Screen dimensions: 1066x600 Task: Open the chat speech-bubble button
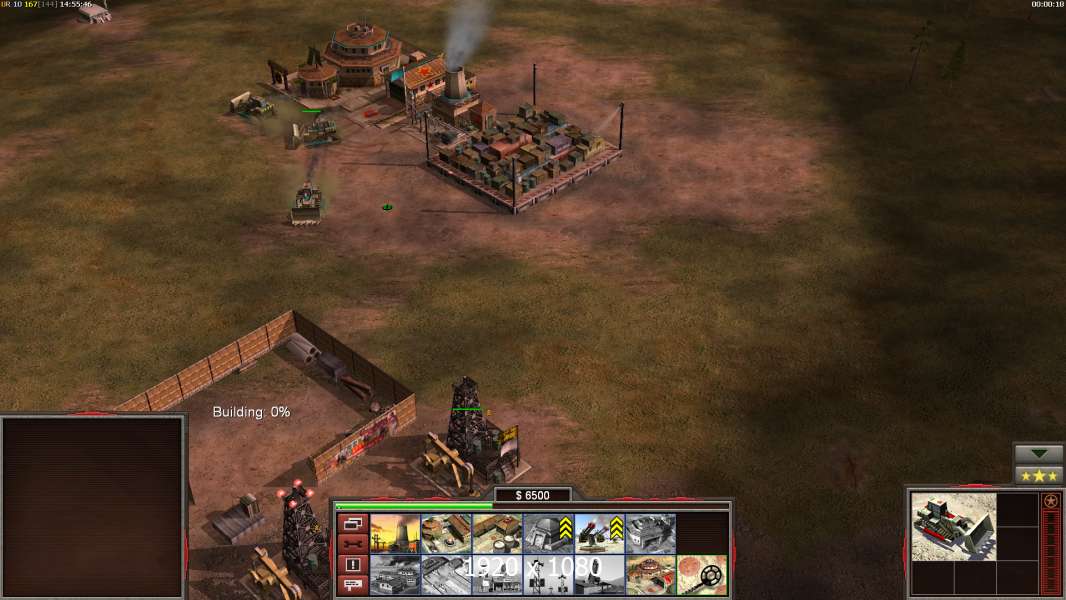[x=352, y=585]
